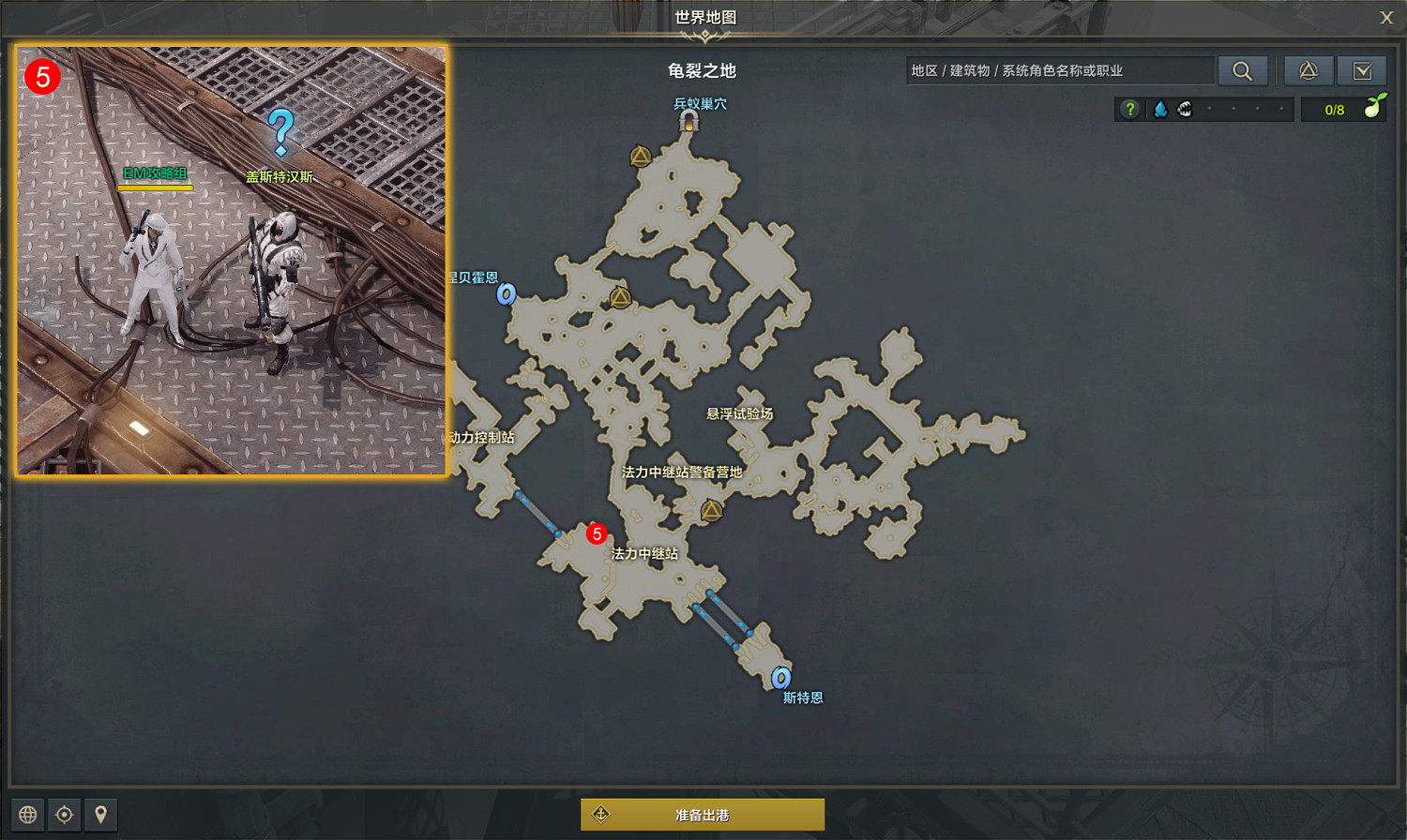Open the 兵蚁巢穴 dungeon entrance marker
Viewport: 1407px width, 840px height.
point(691,121)
